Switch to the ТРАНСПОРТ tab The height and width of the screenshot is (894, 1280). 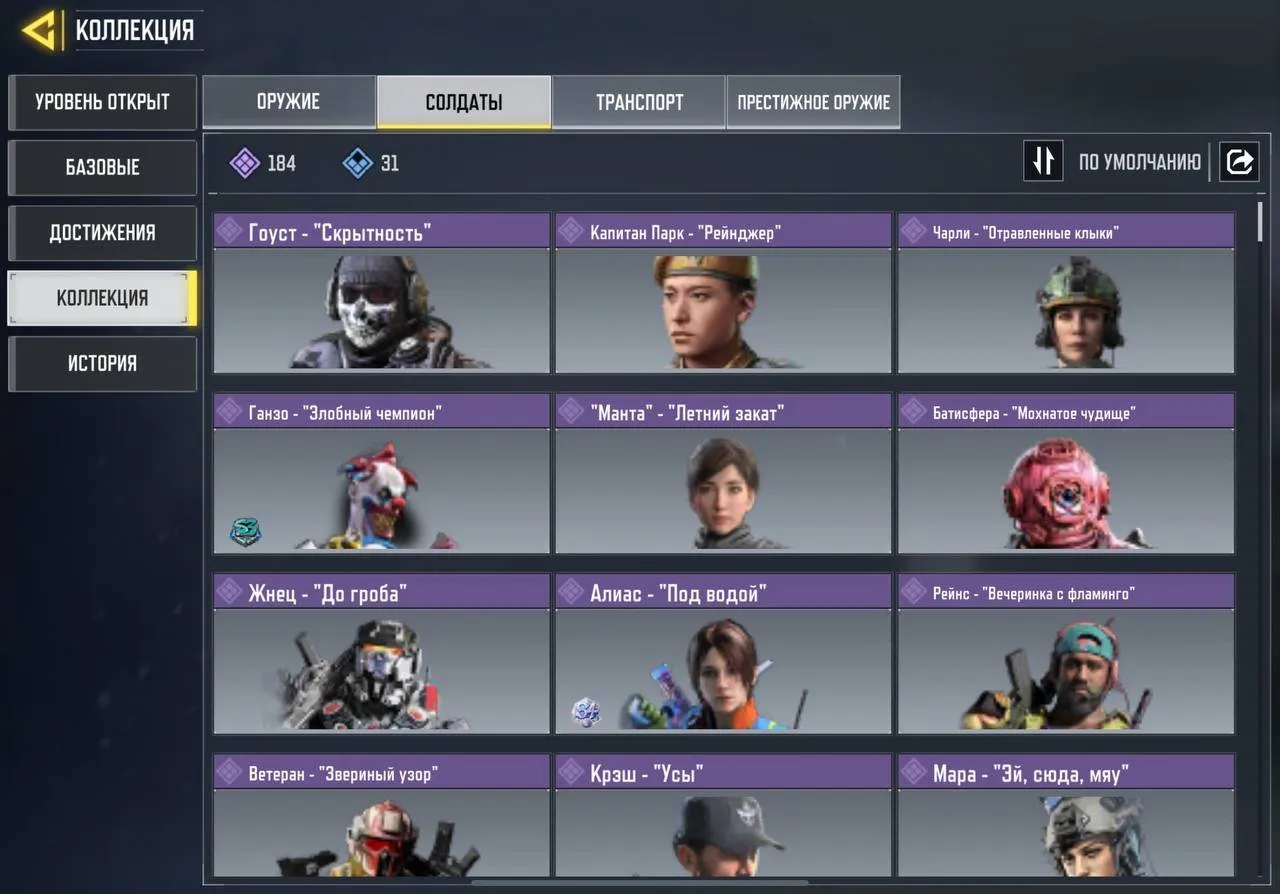[x=639, y=101]
